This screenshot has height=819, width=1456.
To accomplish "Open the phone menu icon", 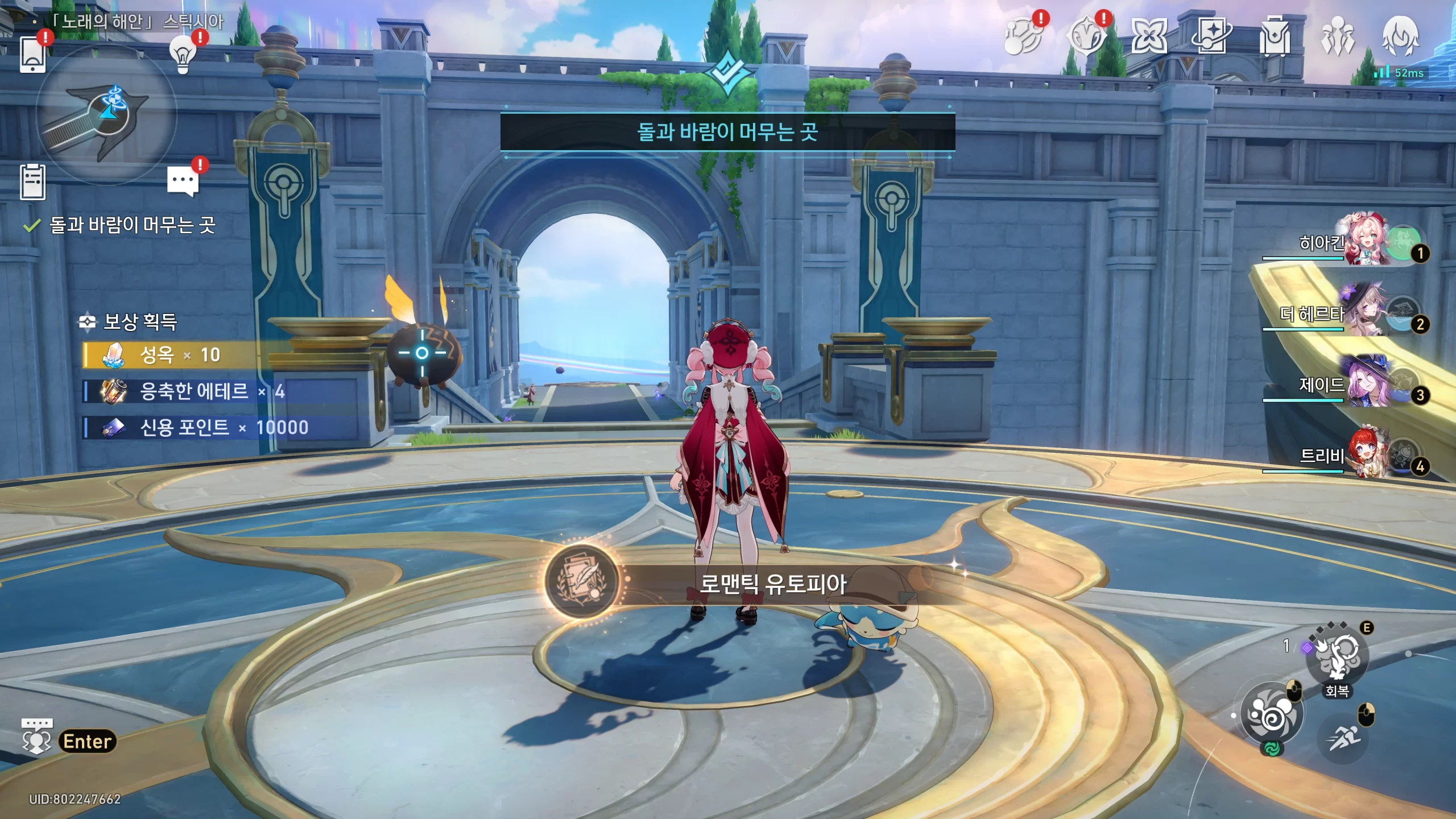I will (32, 55).
